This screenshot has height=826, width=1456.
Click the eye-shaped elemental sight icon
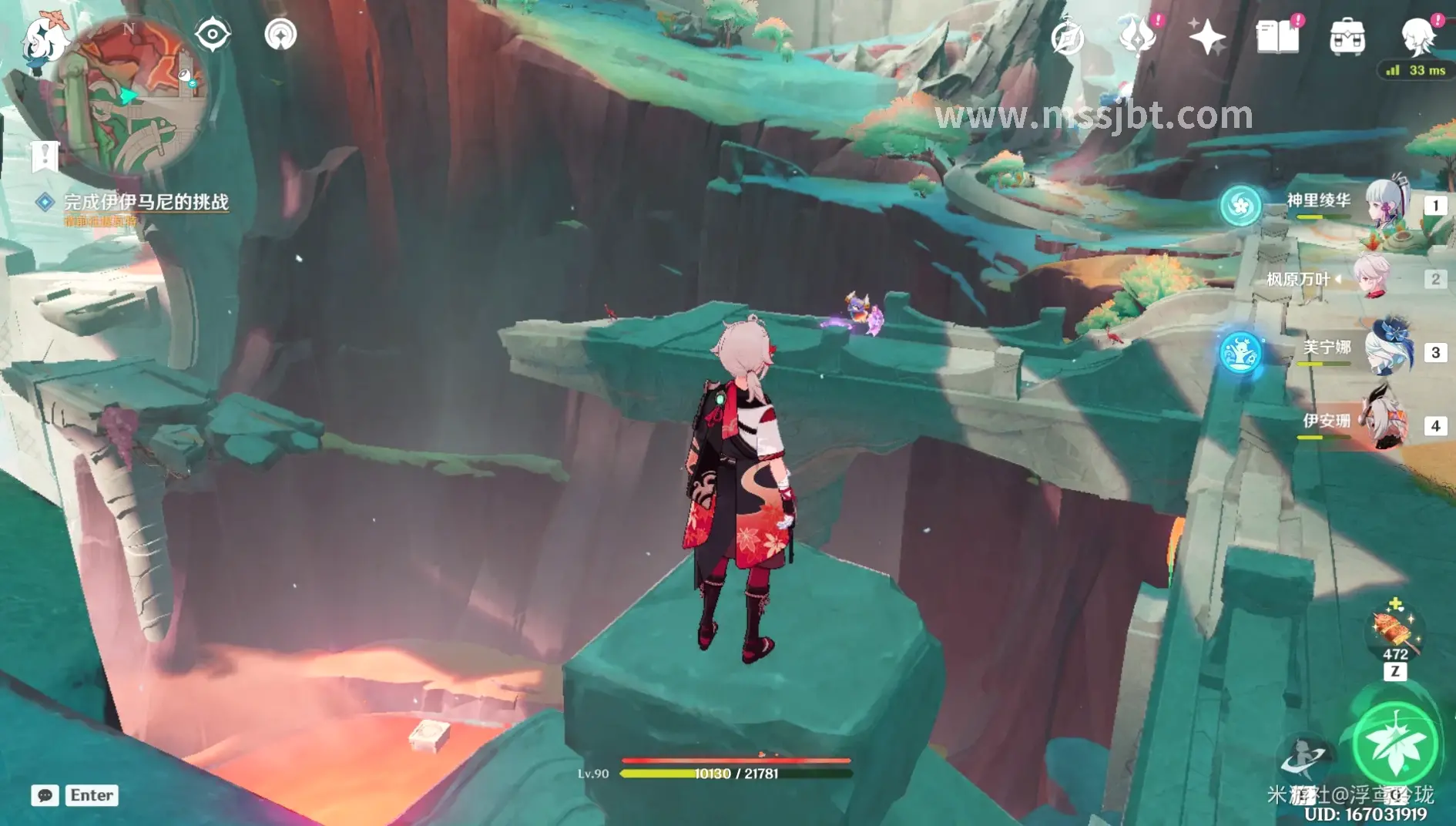click(x=213, y=35)
